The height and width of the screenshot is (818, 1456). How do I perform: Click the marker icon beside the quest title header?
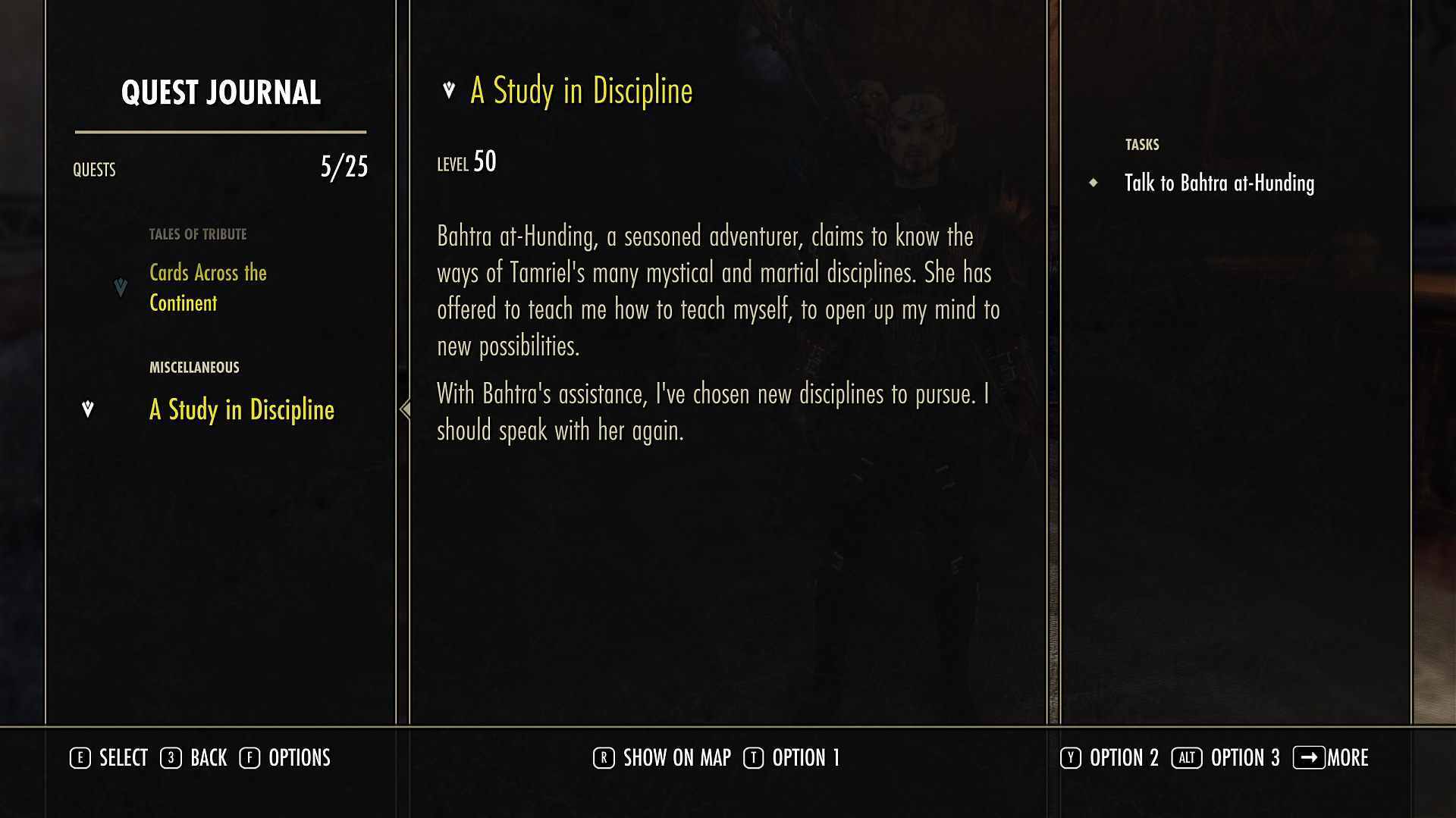pyautogui.click(x=448, y=89)
